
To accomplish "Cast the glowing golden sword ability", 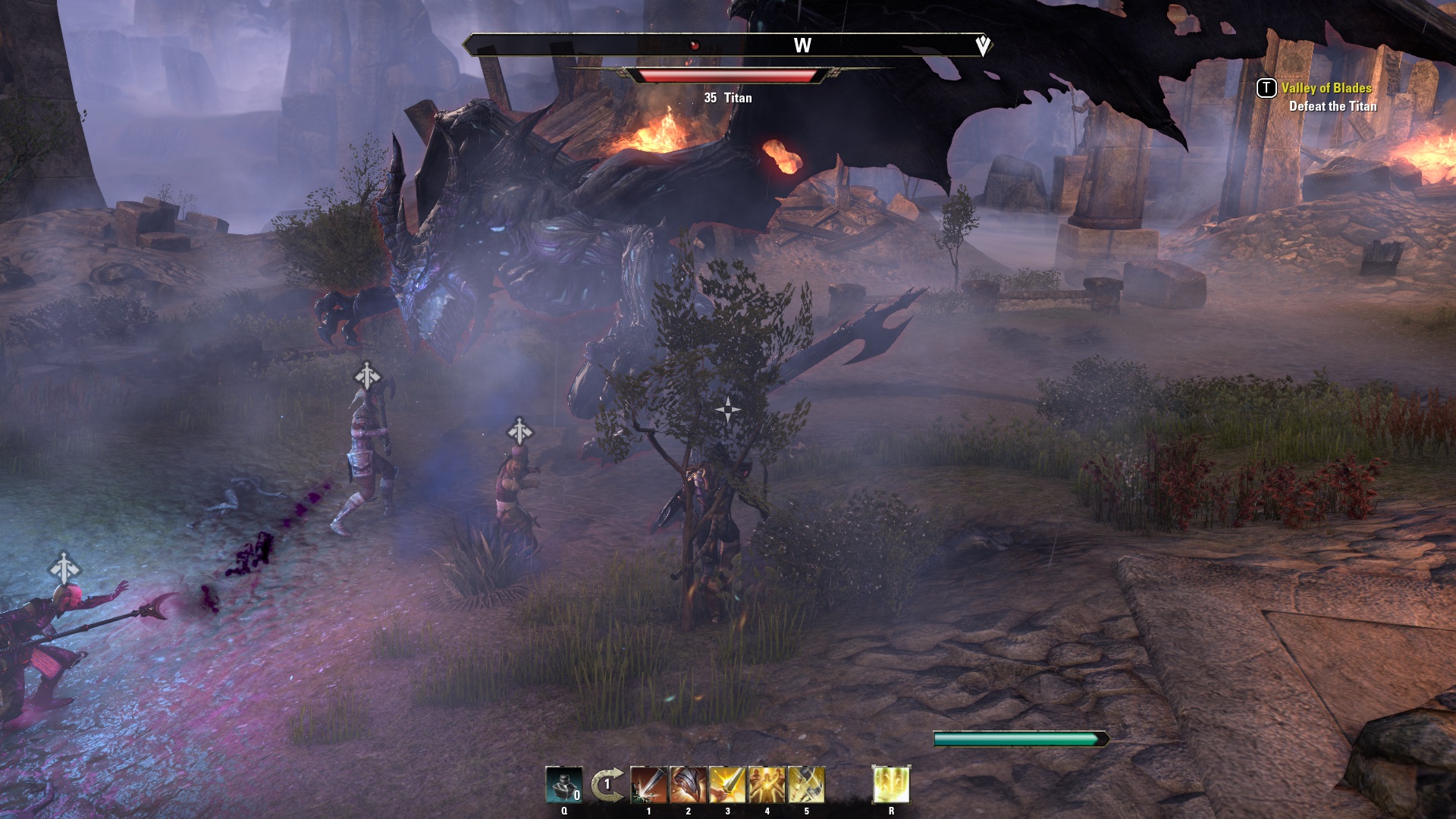I will (728, 785).
